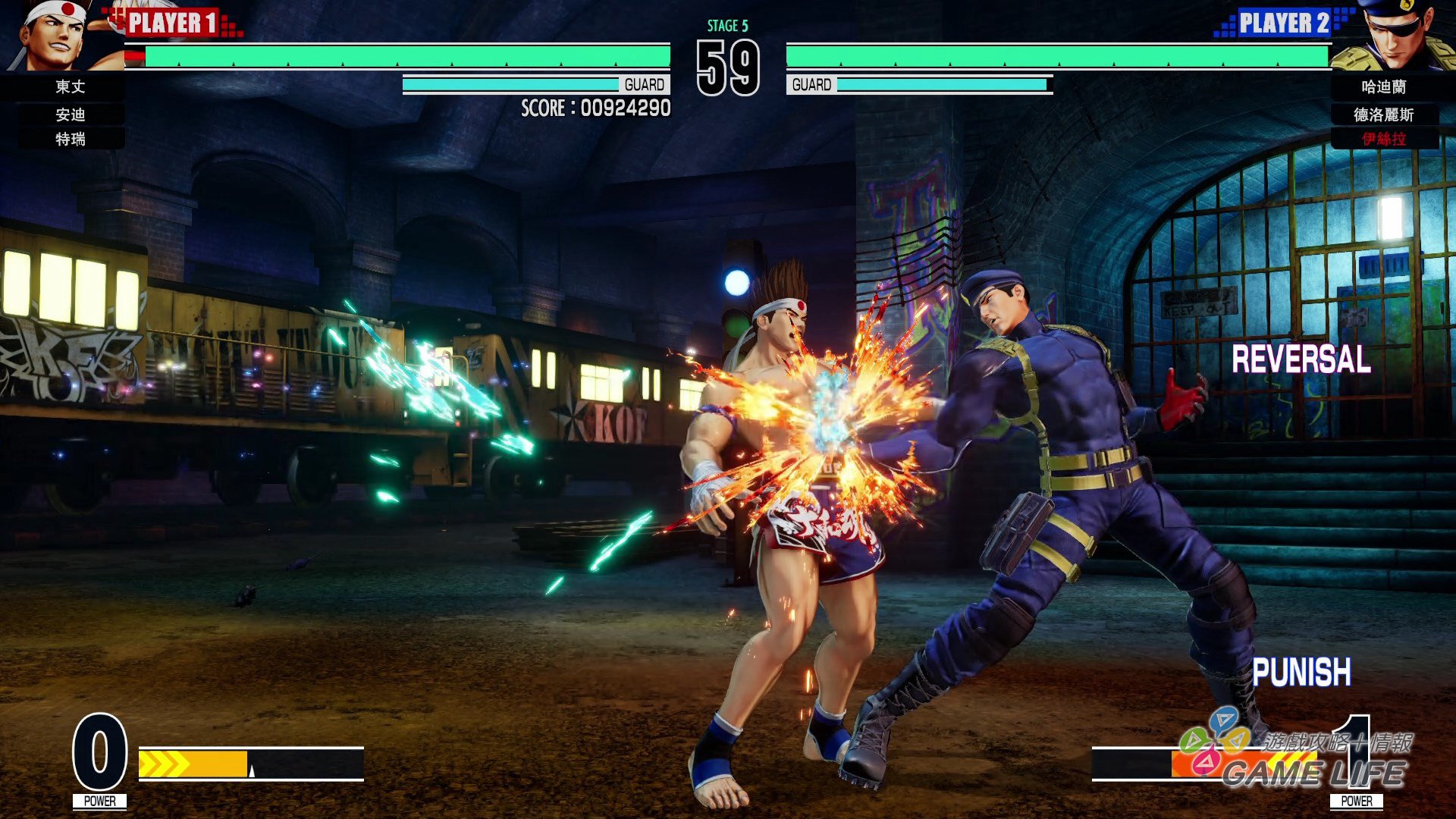Select 伊絲拉 in Player 2's team list
This screenshot has width=1456, height=819.
click(x=1383, y=140)
